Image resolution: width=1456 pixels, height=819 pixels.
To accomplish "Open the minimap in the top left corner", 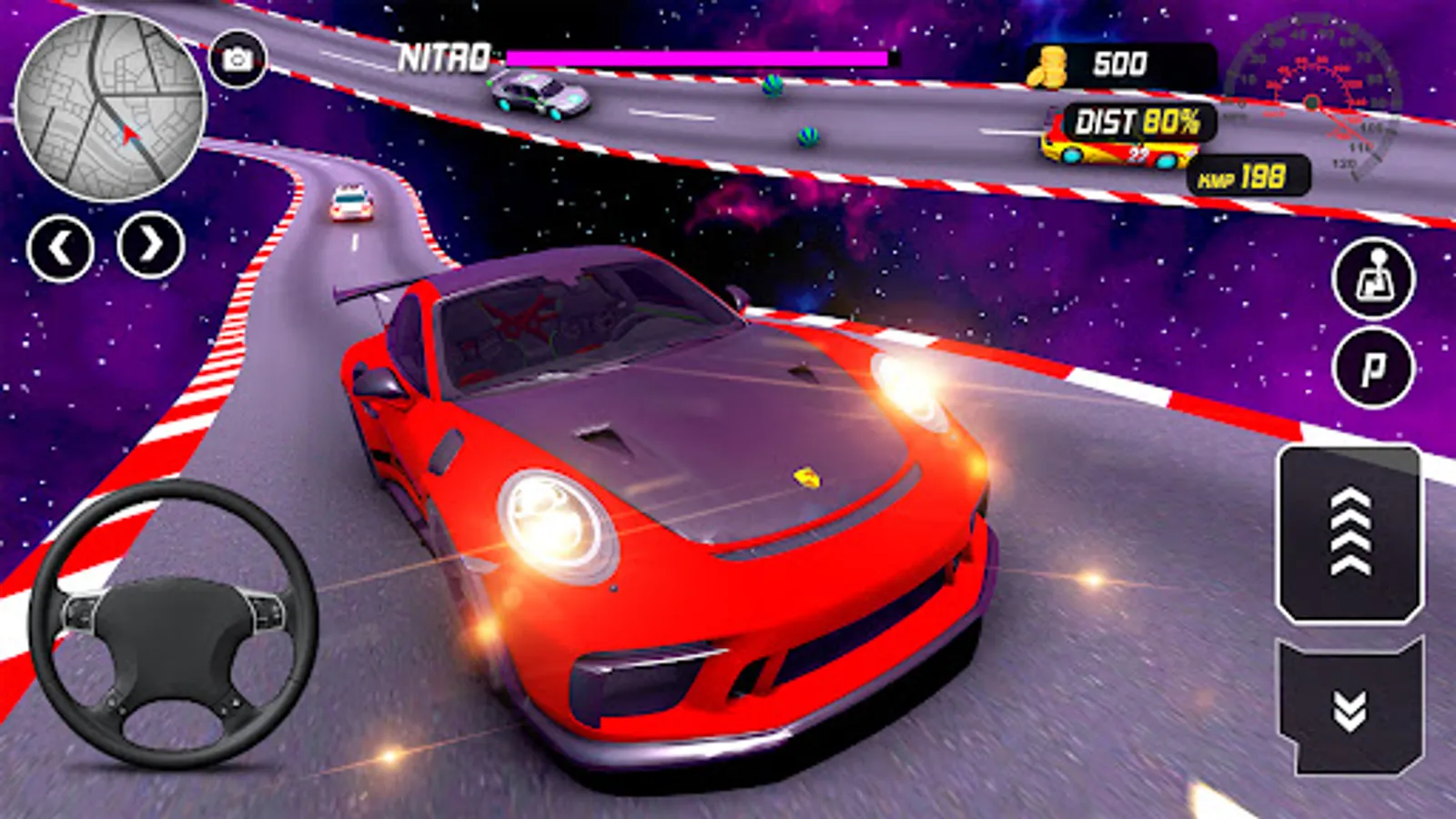I will click(x=109, y=109).
